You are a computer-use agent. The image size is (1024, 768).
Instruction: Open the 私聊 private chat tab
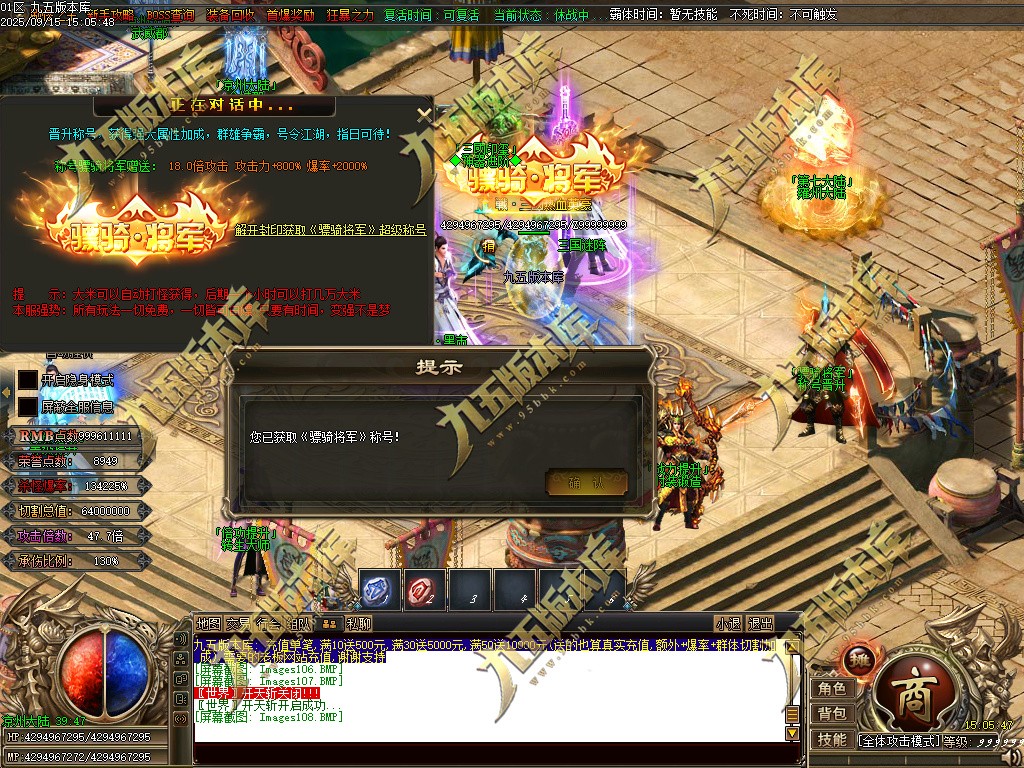click(359, 624)
